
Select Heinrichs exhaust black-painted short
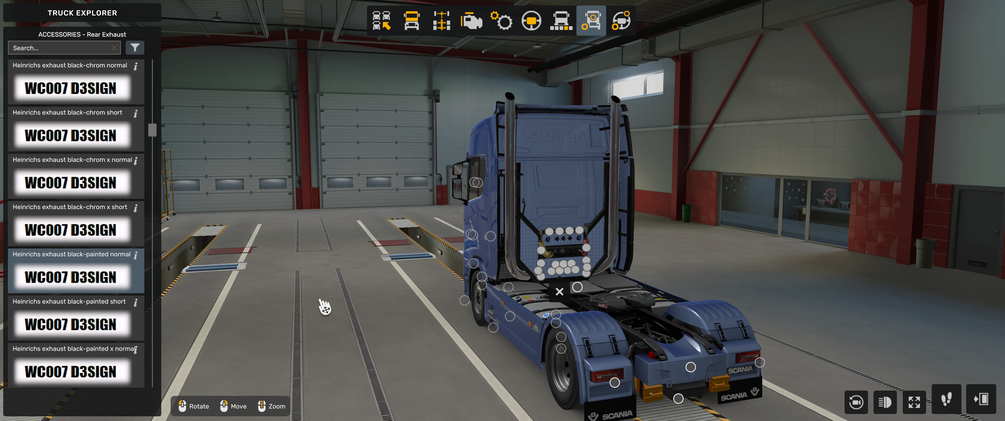coord(70,324)
